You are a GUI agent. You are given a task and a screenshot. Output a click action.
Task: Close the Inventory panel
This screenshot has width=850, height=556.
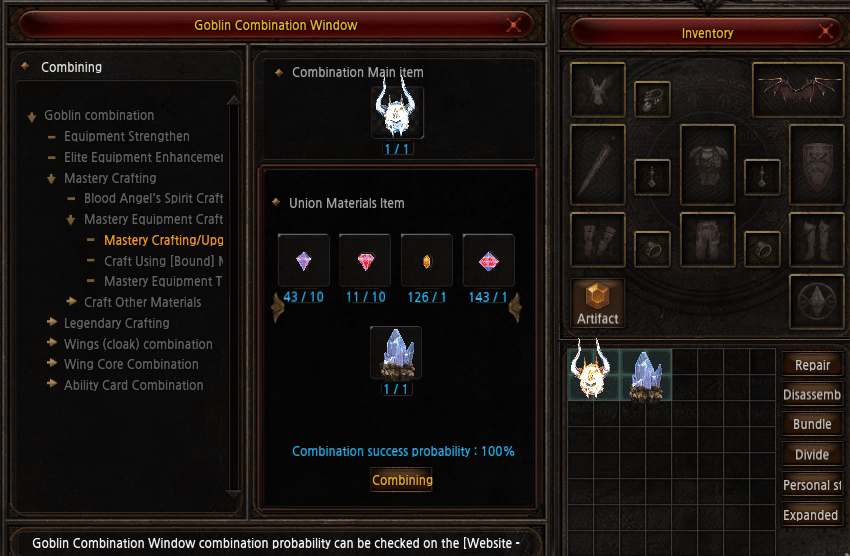point(826,32)
